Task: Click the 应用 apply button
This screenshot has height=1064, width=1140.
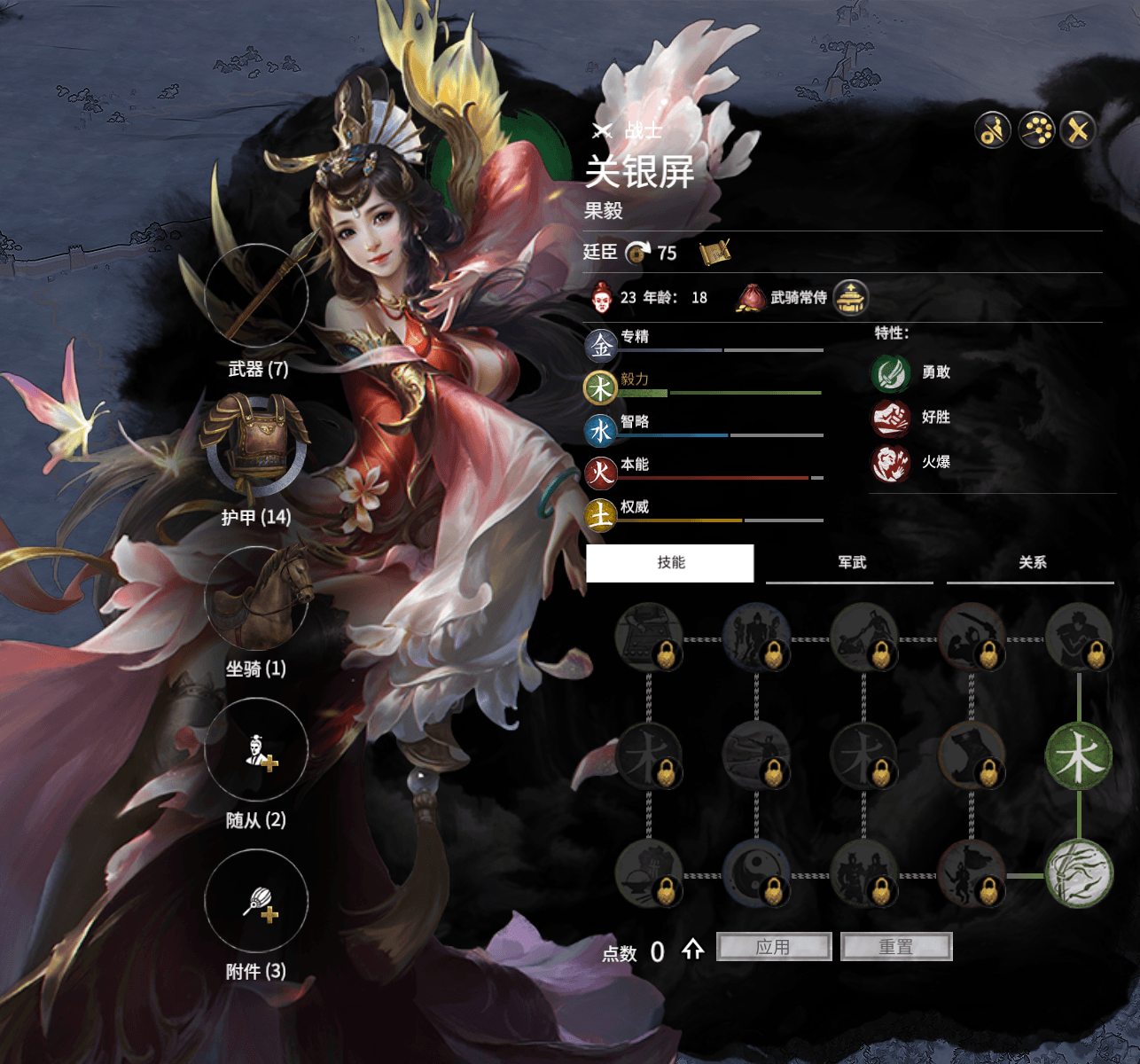Action: (773, 947)
